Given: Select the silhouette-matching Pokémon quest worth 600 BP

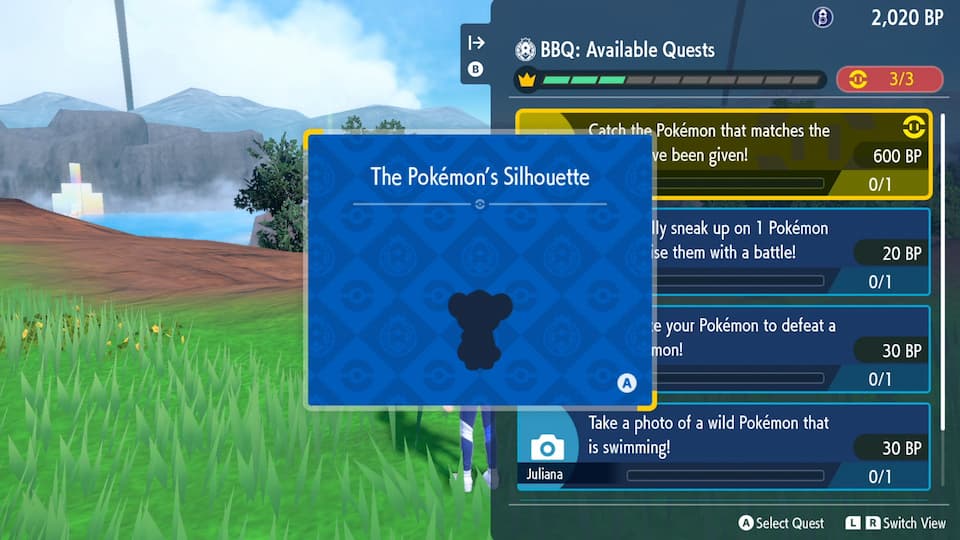Looking at the screenshot, I should [790, 155].
